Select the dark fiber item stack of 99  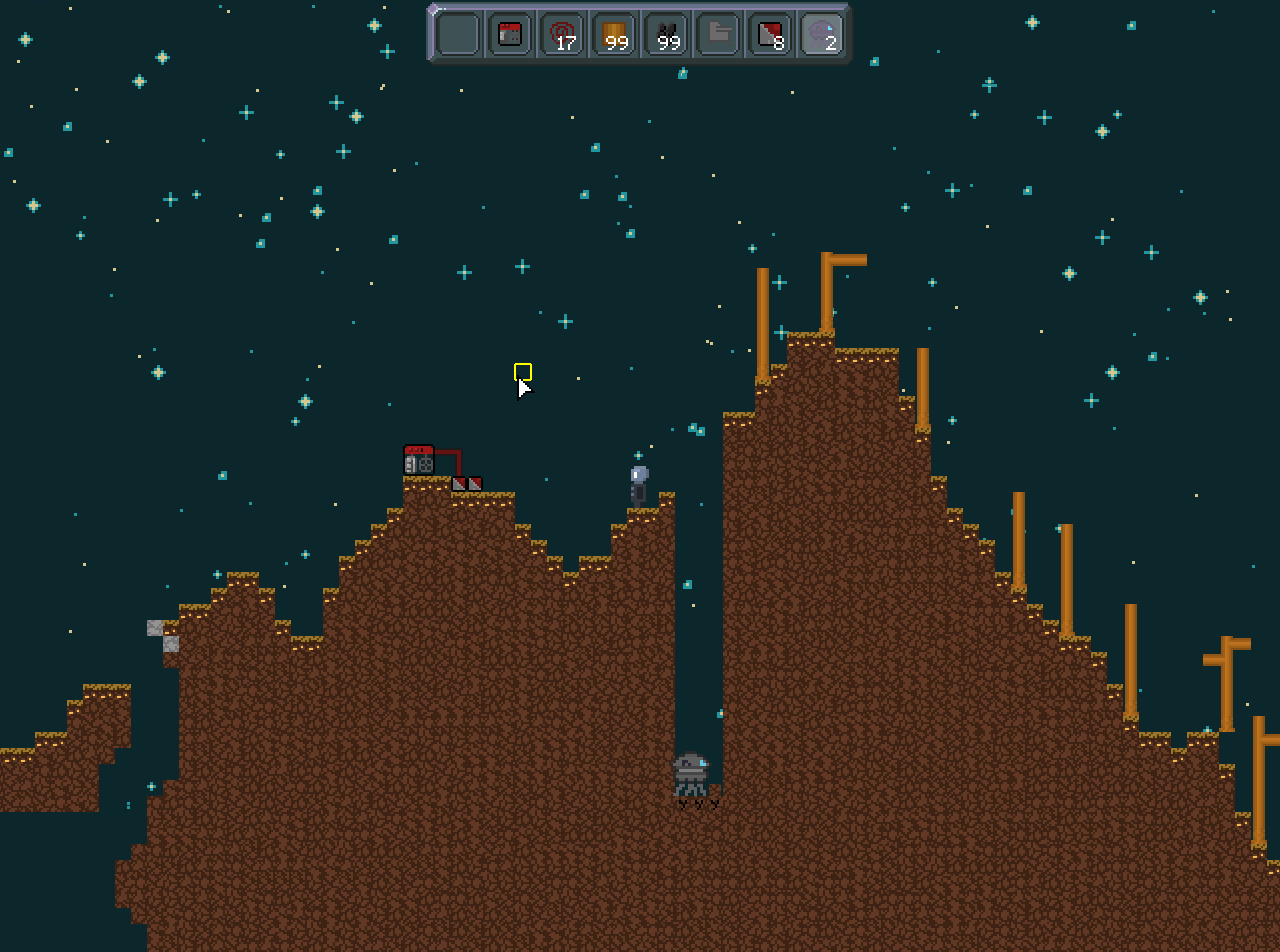pyautogui.click(x=665, y=33)
